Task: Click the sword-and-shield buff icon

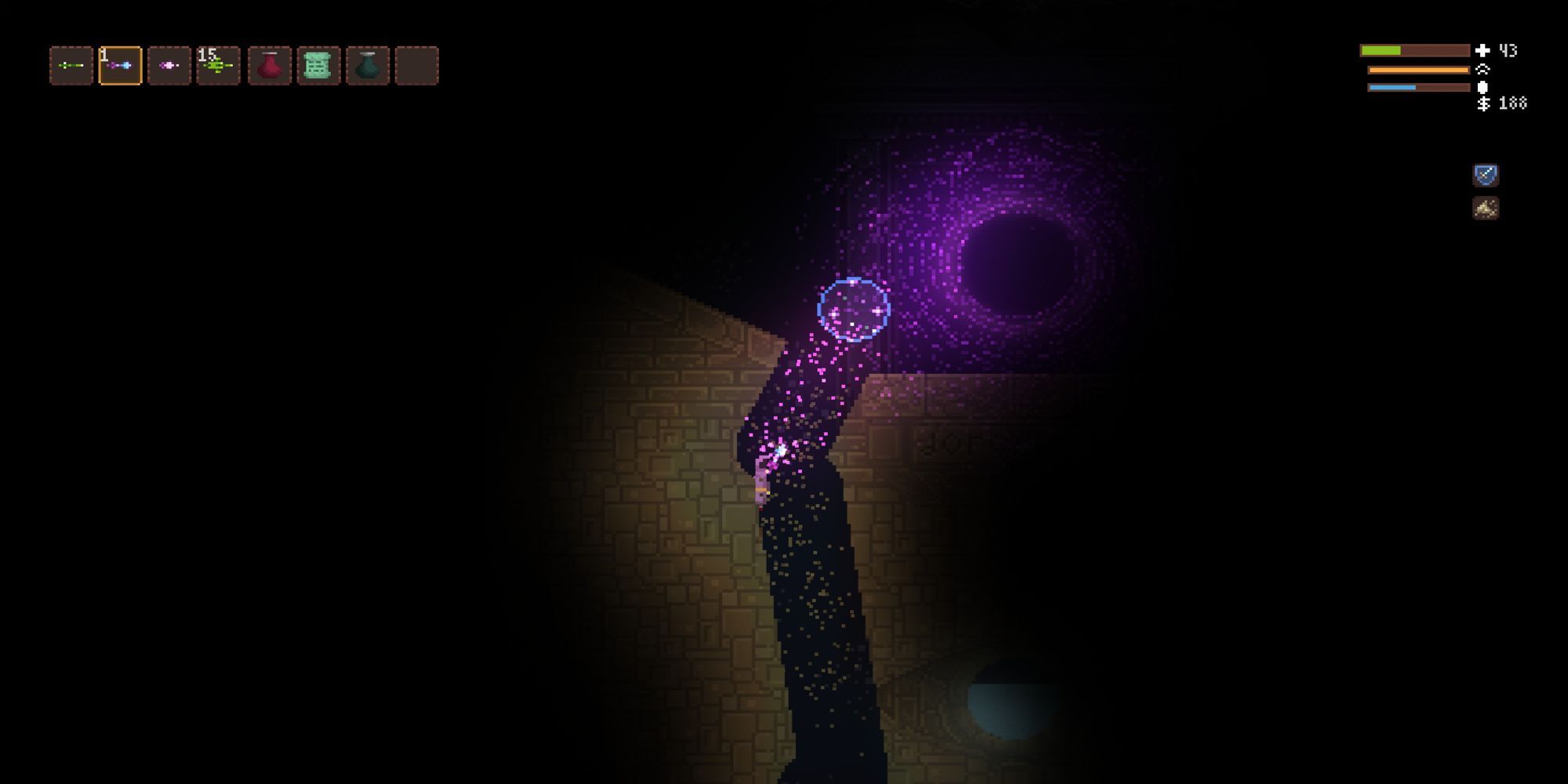Action: coord(1485,174)
